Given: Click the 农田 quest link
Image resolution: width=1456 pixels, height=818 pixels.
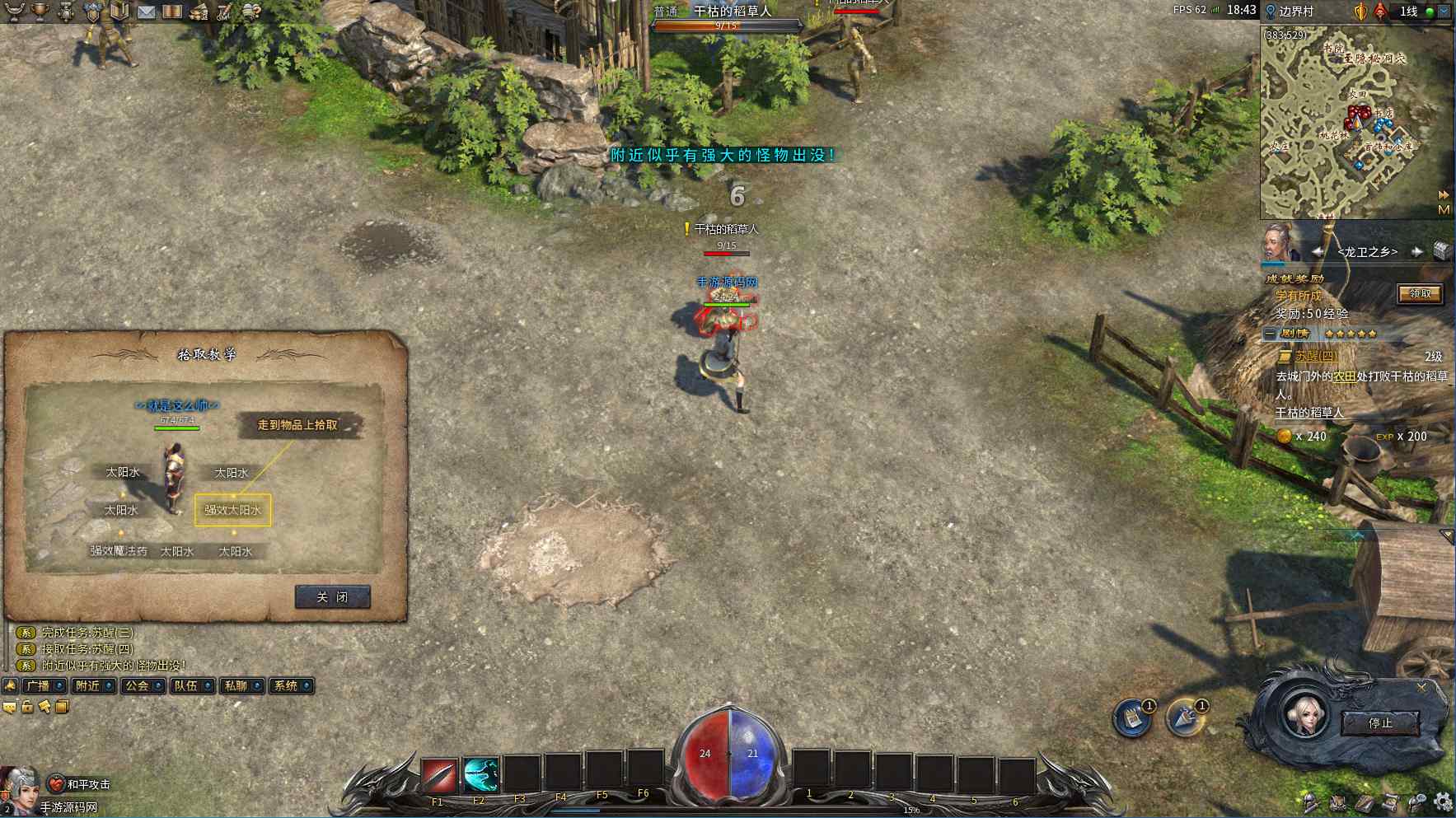Looking at the screenshot, I should pos(1344,376).
